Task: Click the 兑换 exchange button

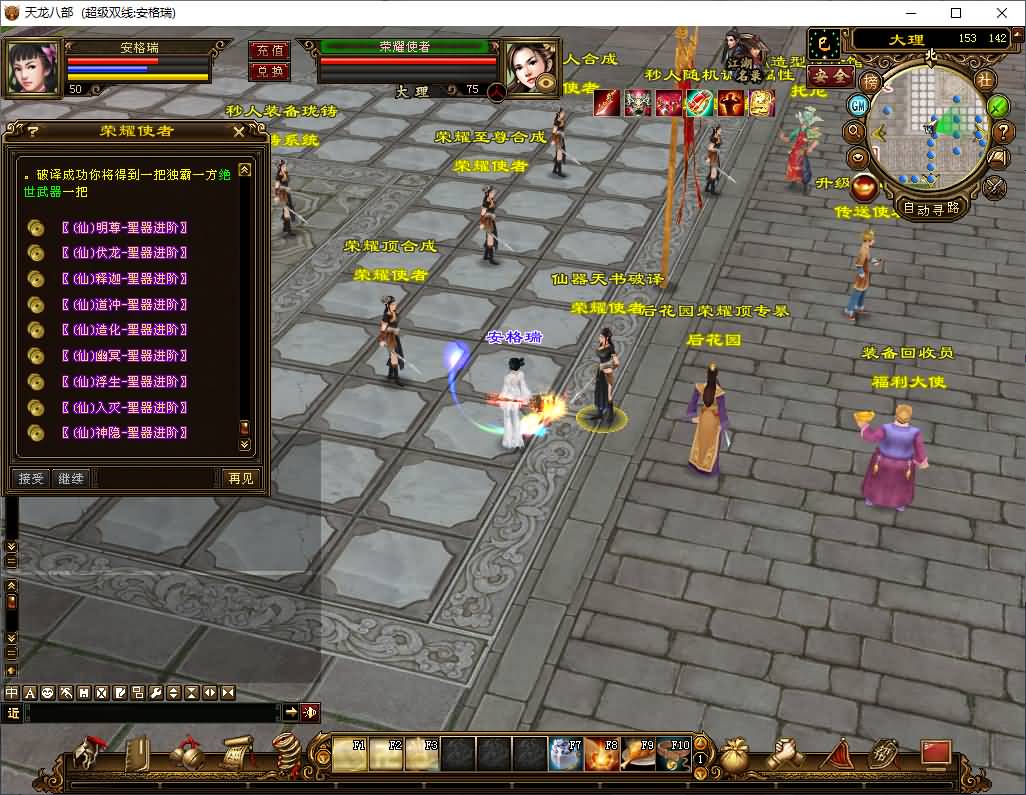Action: 268,71
